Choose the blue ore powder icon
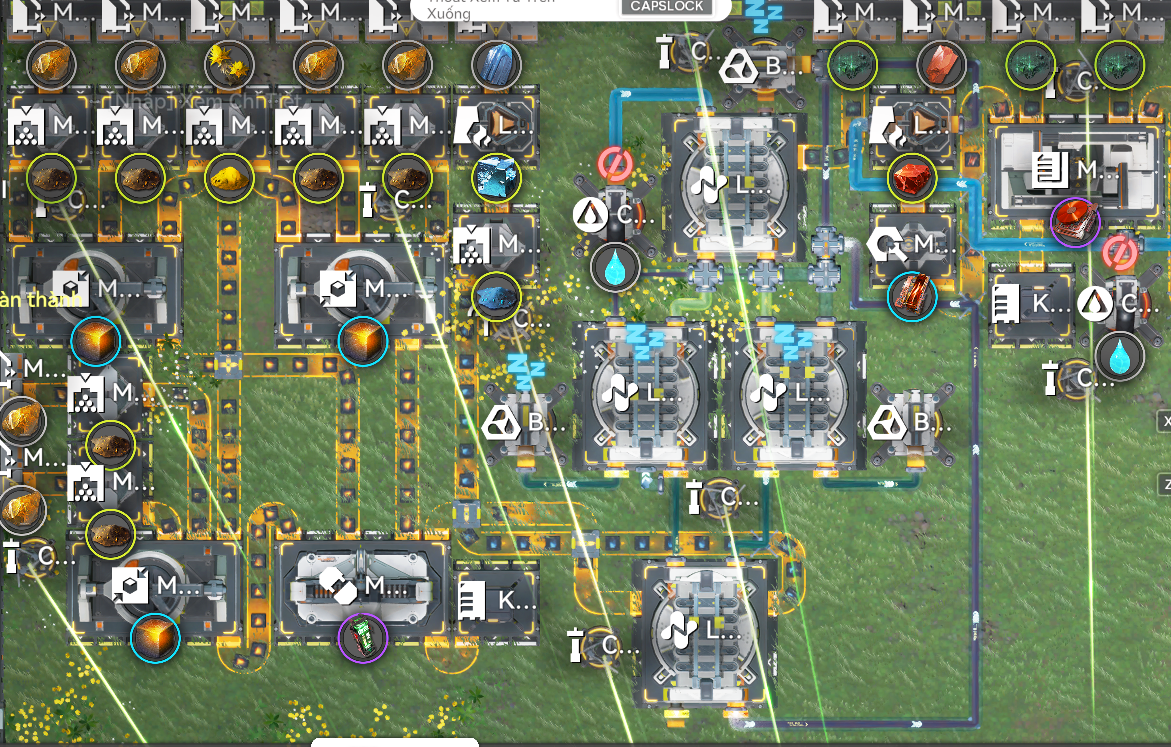This screenshot has width=1171, height=747. [496, 296]
